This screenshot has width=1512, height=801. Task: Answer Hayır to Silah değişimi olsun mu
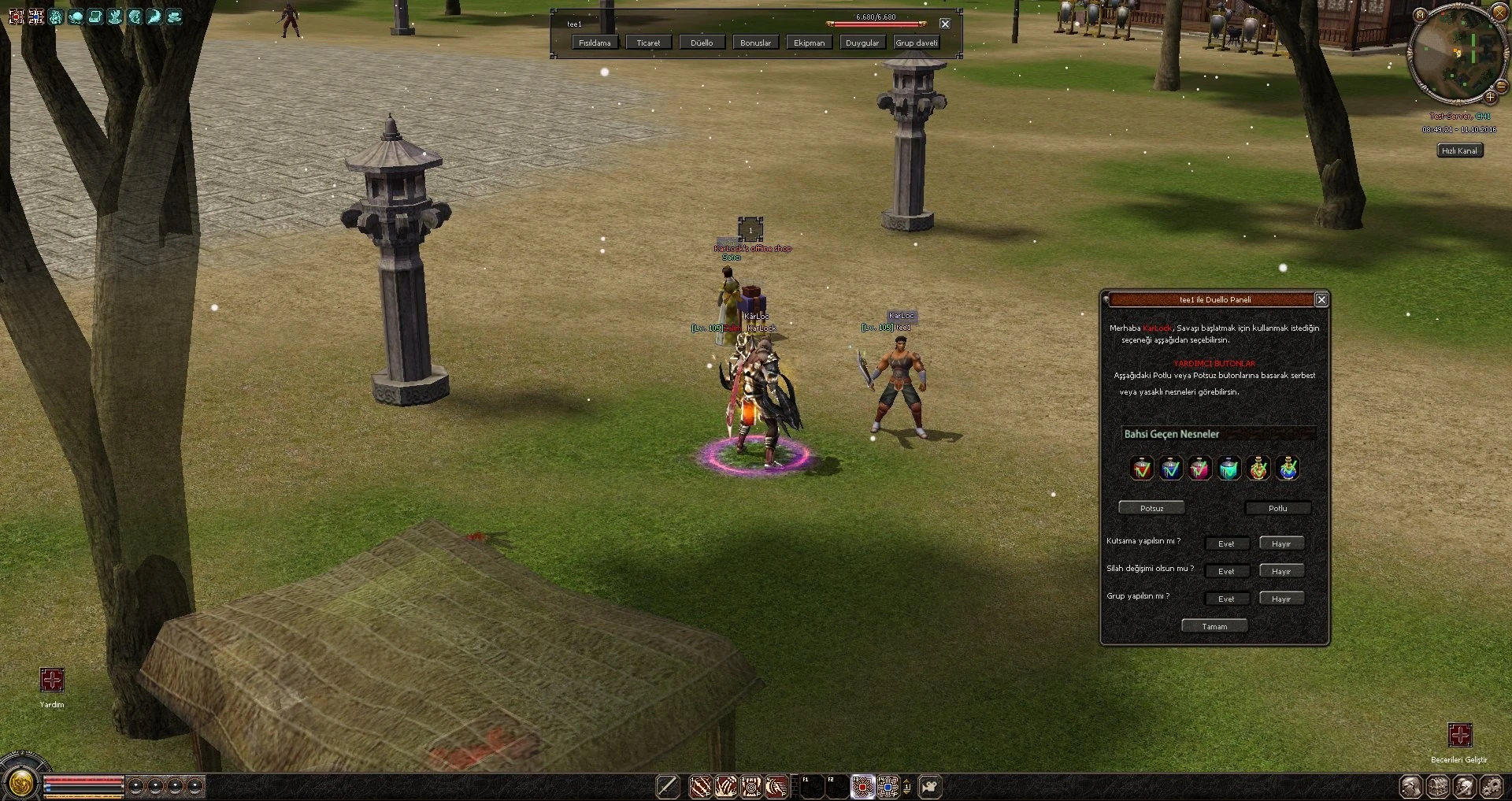pos(1280,571)
